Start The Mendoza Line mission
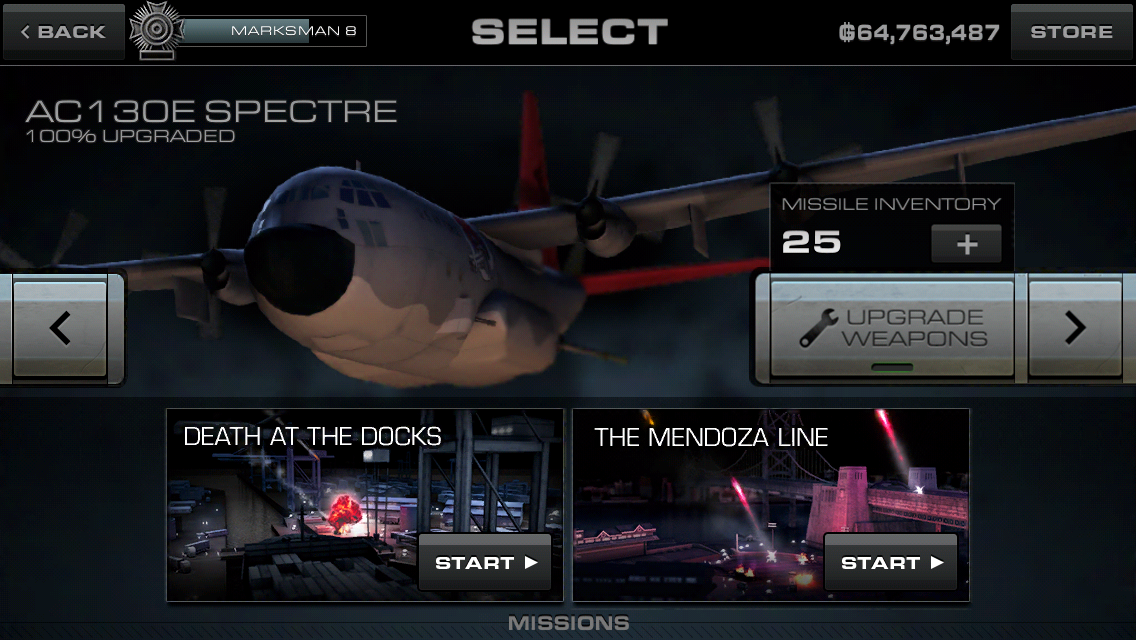 click(891, 562)
